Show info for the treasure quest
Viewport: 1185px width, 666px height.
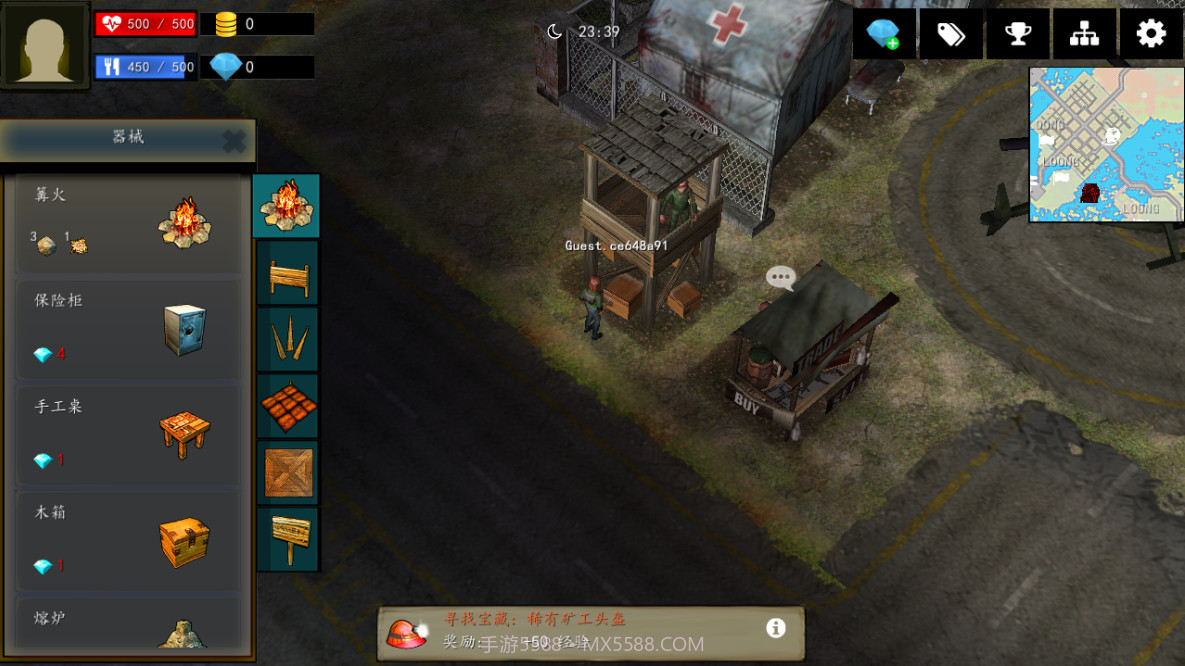(x=775, y=628)
